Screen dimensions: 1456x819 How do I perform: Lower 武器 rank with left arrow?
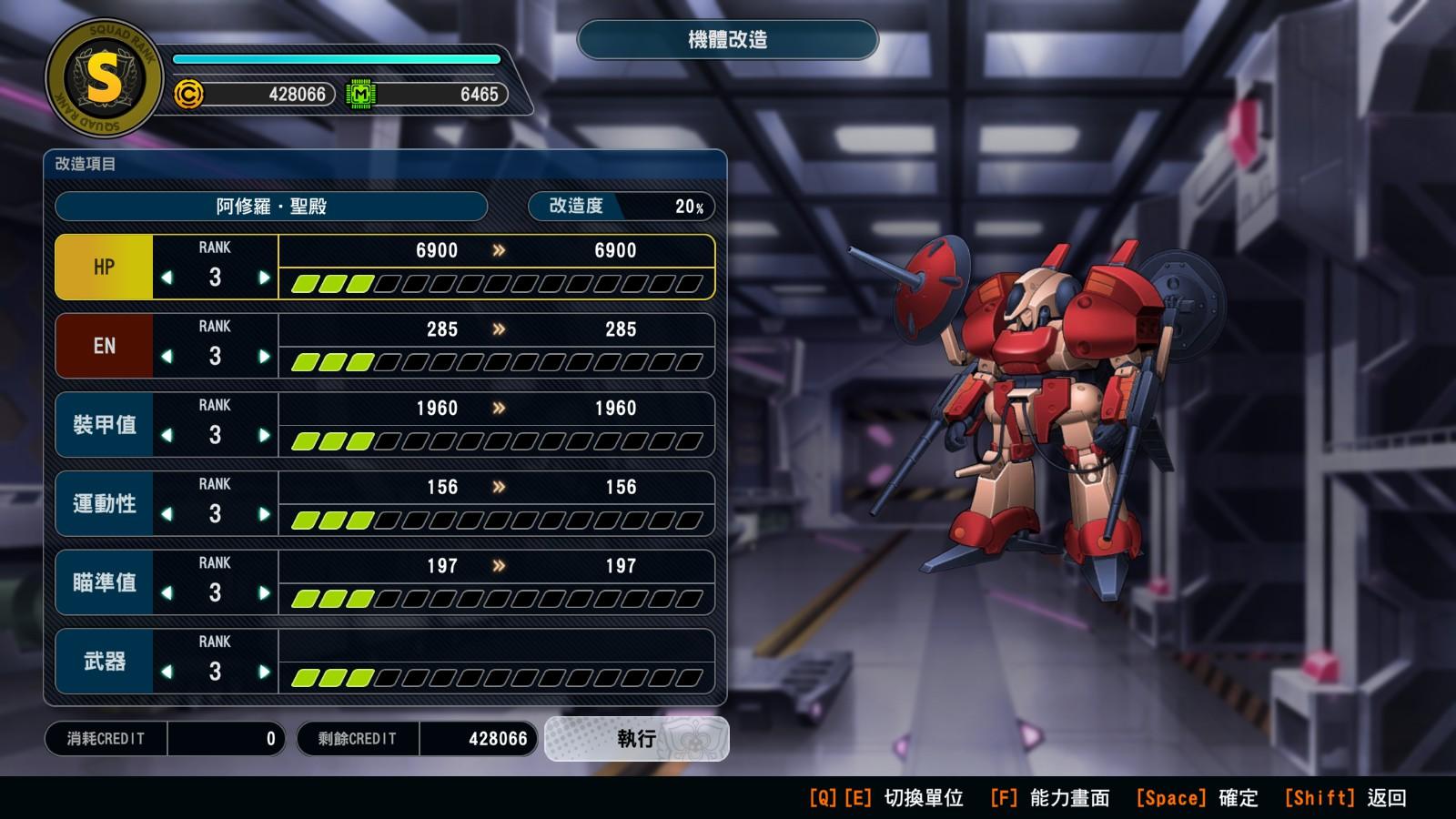(x=167, y=672)
